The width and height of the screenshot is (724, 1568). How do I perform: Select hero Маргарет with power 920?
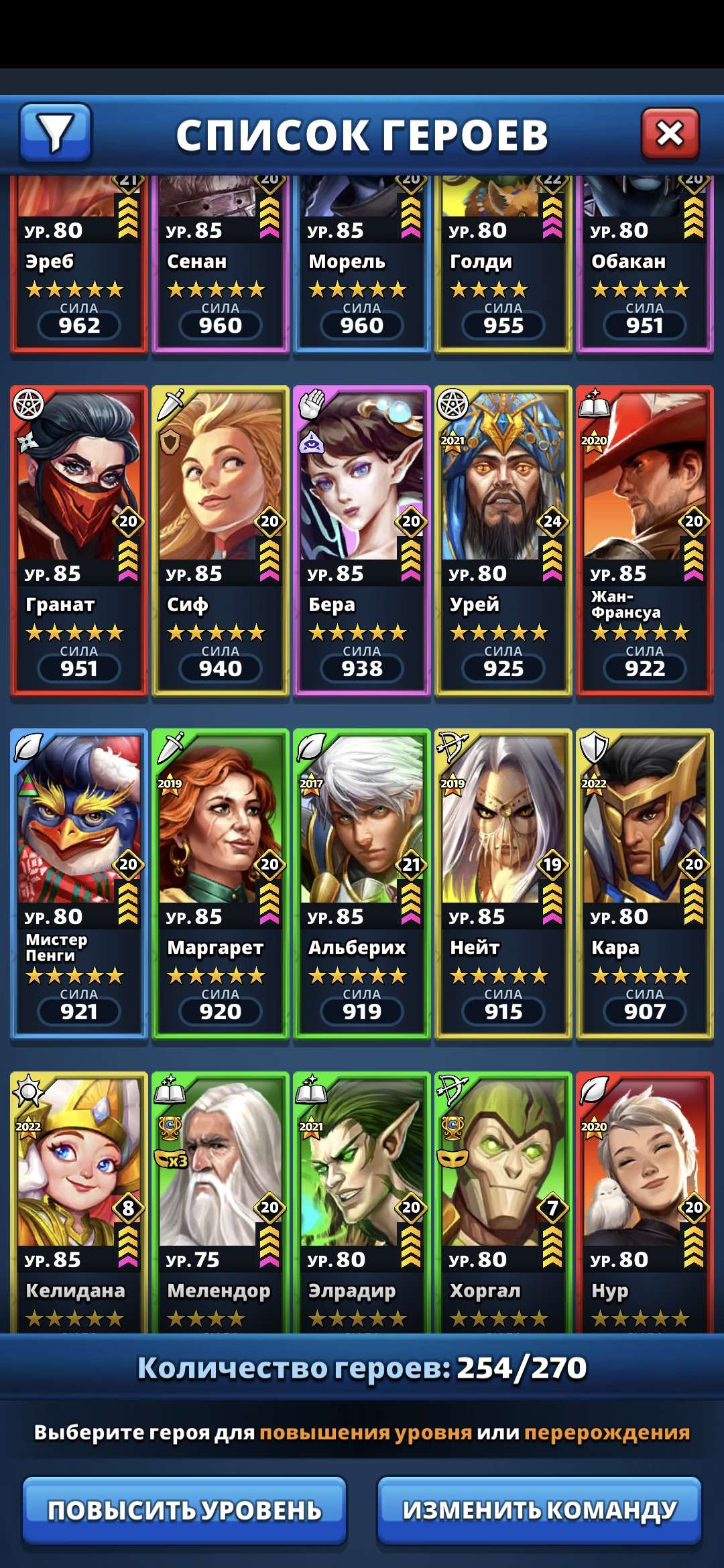point(221,883)
